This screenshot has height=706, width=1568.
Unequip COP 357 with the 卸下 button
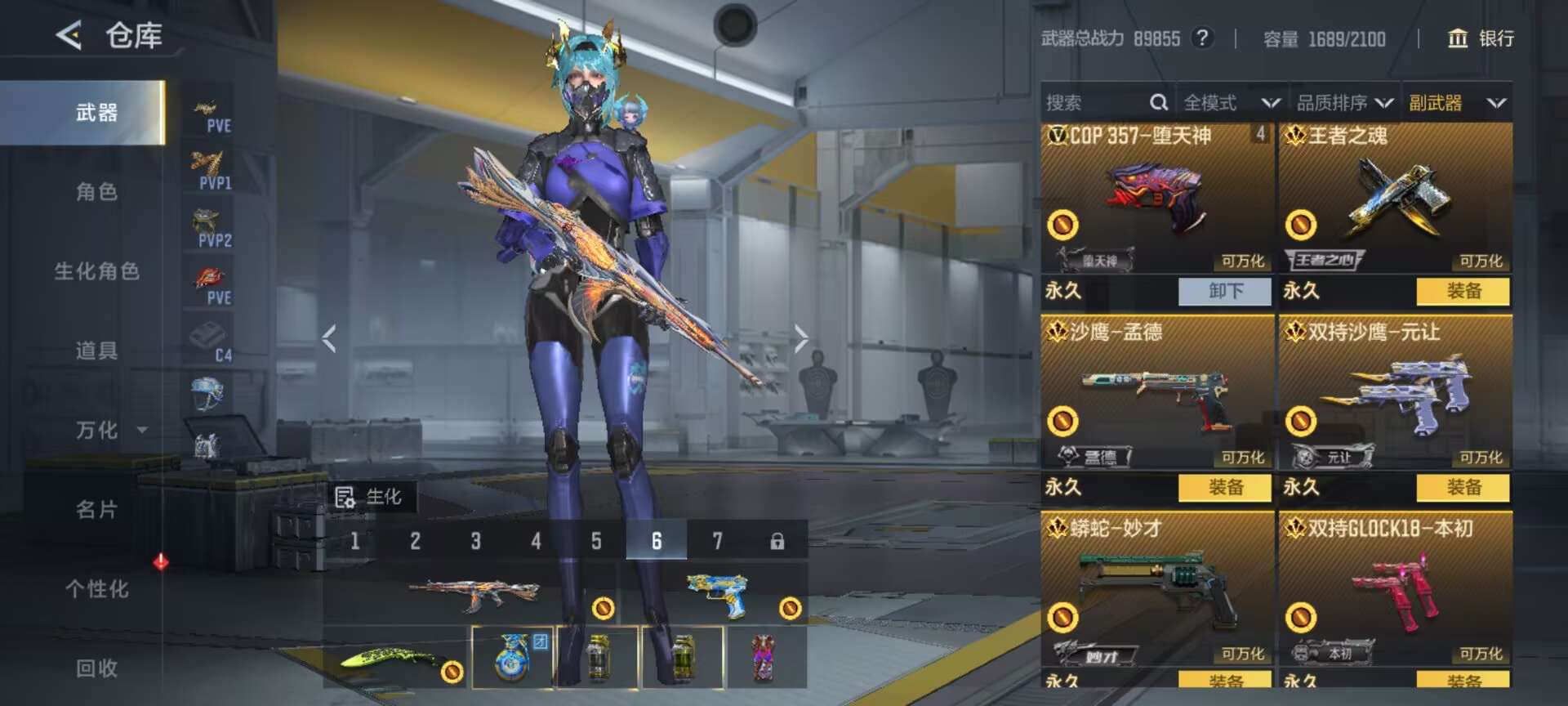tap(1225, 291)
